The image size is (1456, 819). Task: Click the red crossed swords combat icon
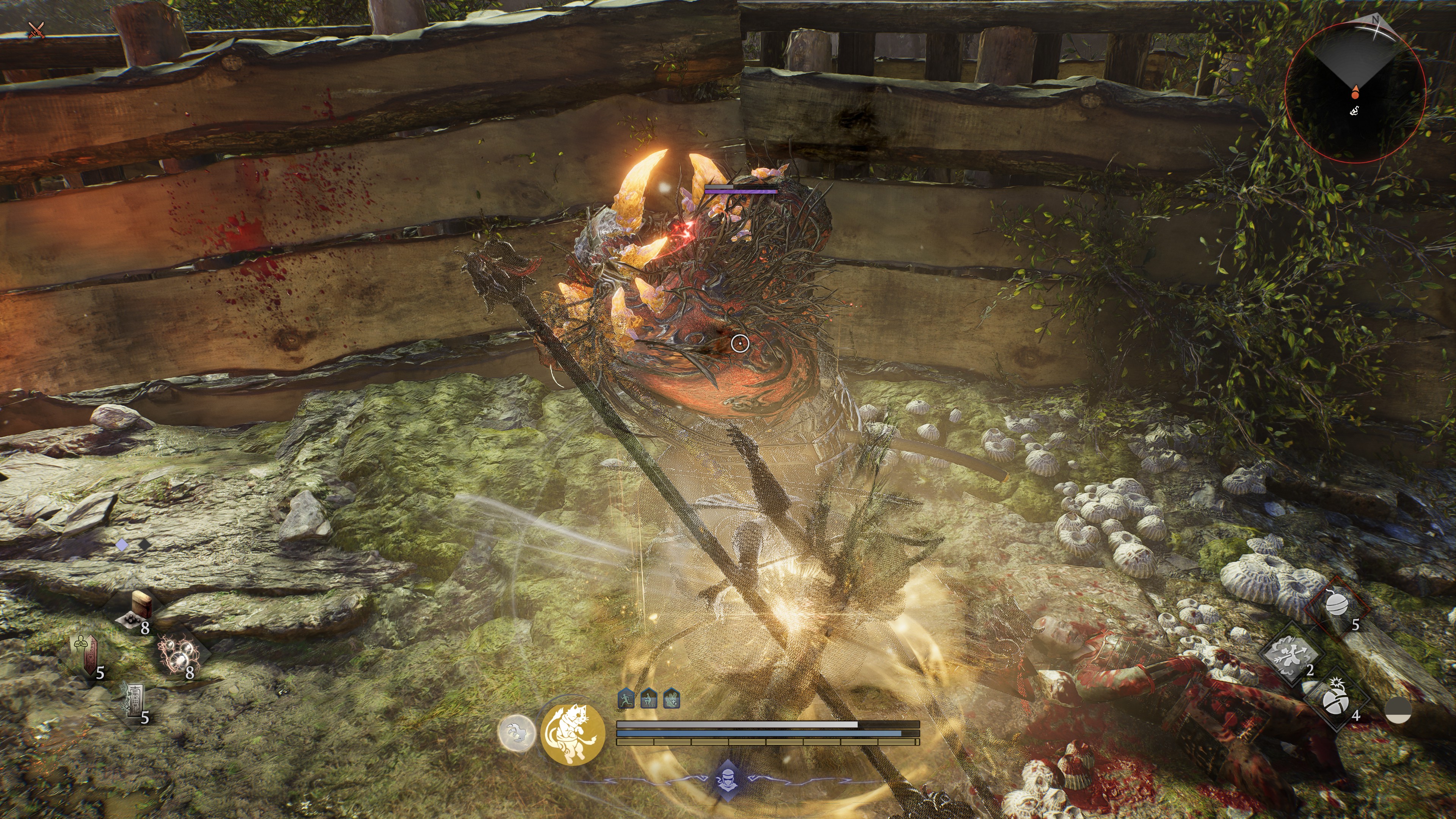[37, 30]
